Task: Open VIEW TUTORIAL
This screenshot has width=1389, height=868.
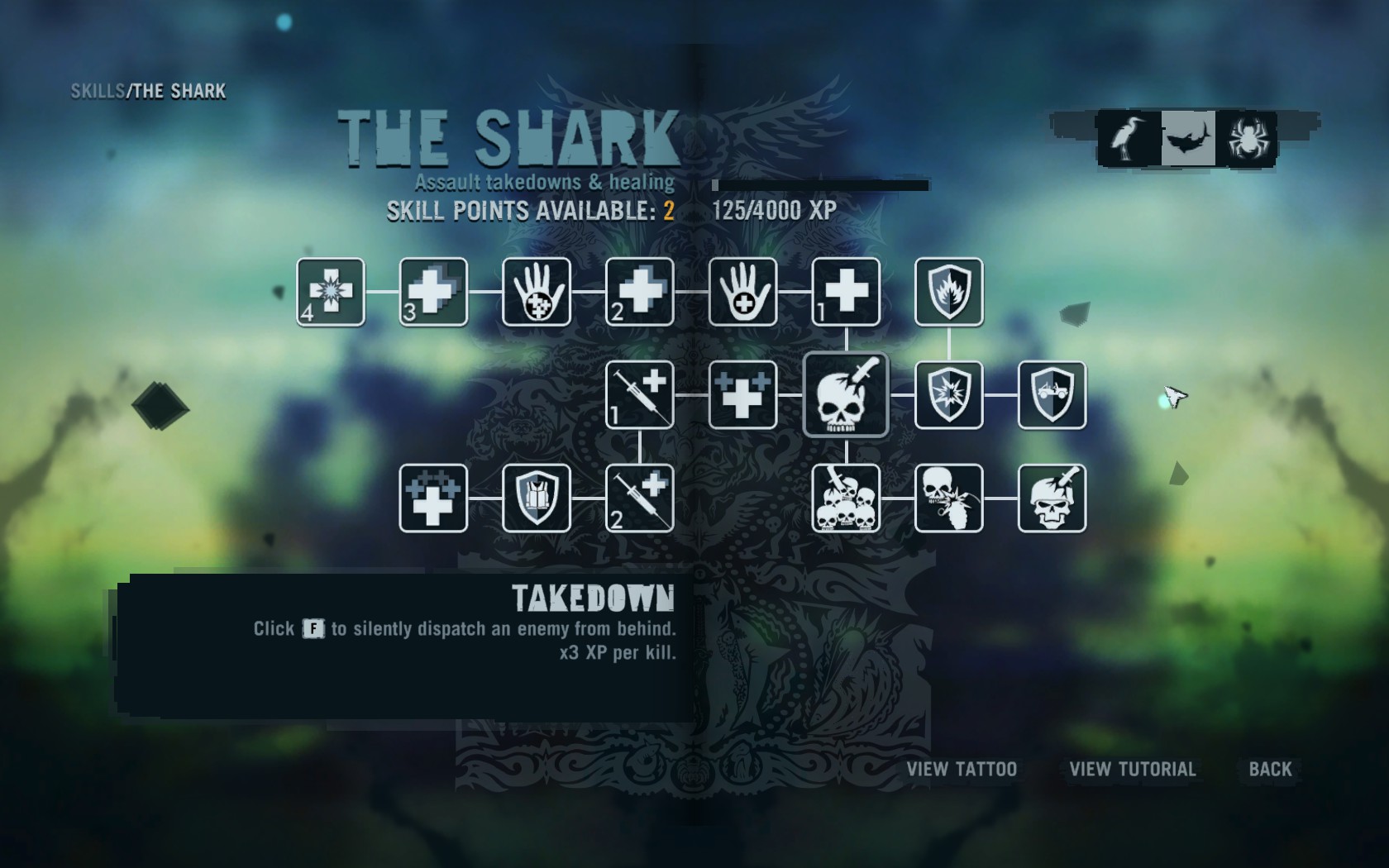Action: 1131,769
